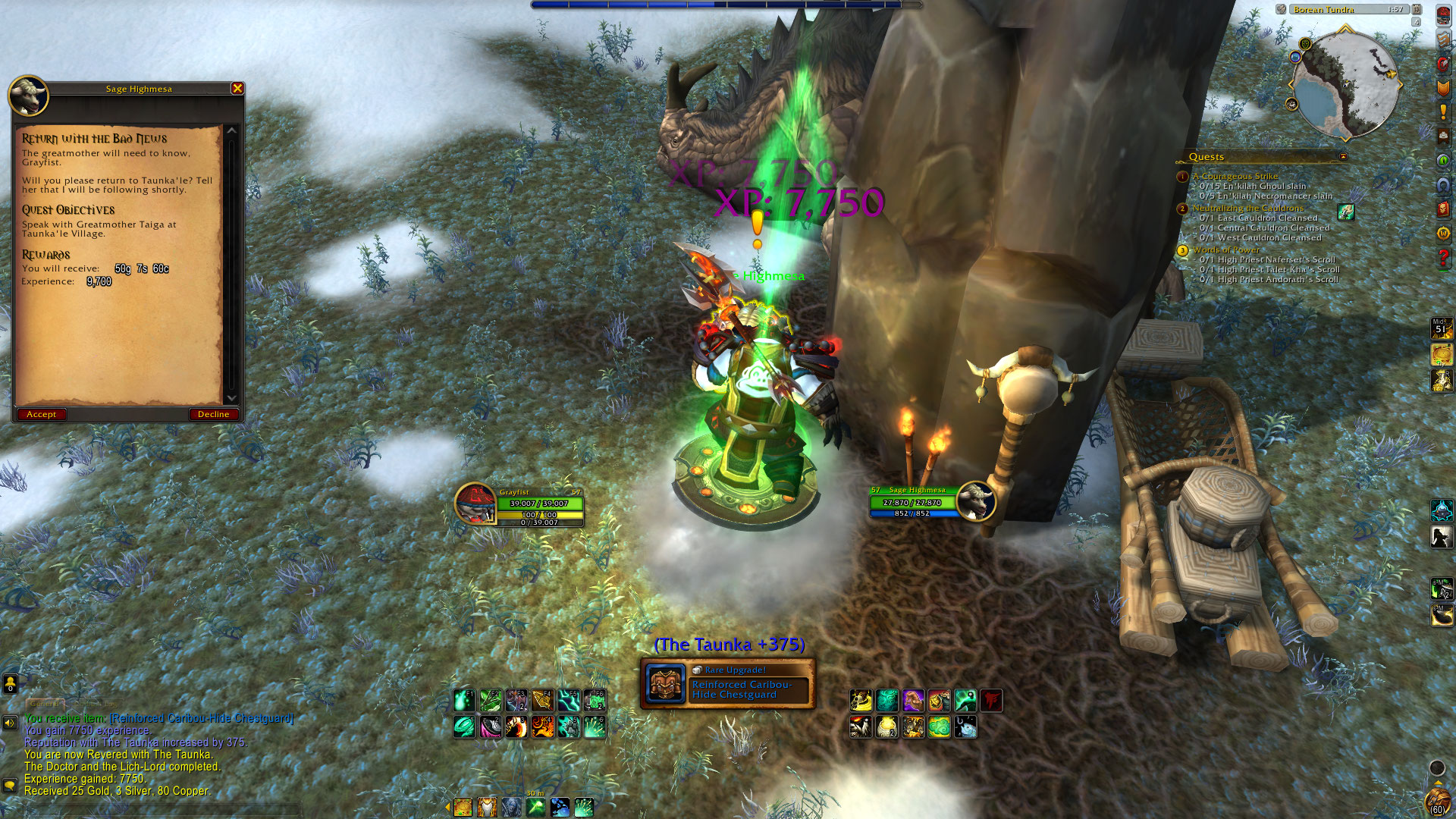Use the fish and hook fishing ability
Screen dimensions: 1456x819
[x=965, y=727]
